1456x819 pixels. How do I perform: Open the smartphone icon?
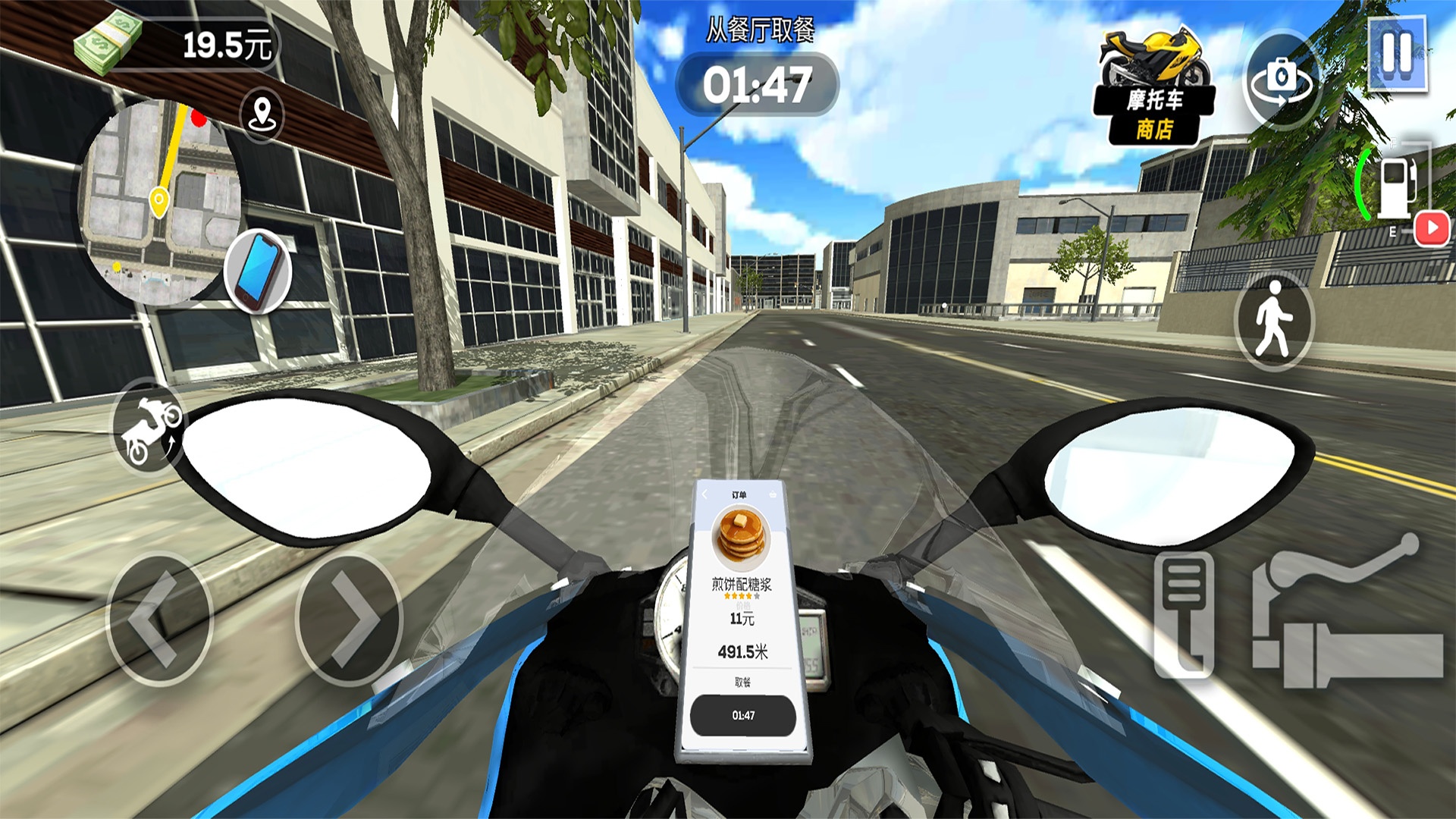[x=259, y=271]
